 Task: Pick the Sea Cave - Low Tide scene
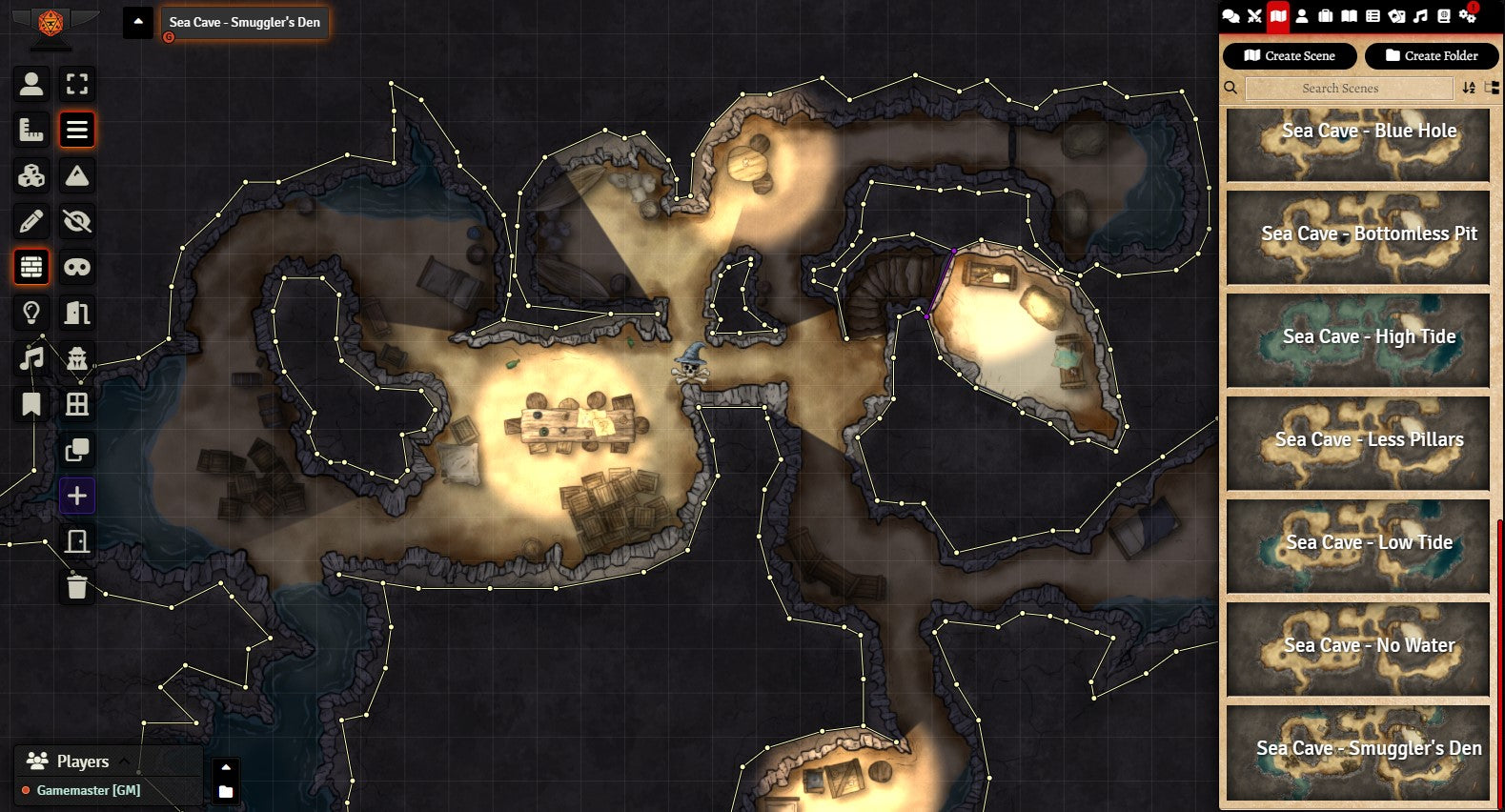click(x=1357, y=546)
